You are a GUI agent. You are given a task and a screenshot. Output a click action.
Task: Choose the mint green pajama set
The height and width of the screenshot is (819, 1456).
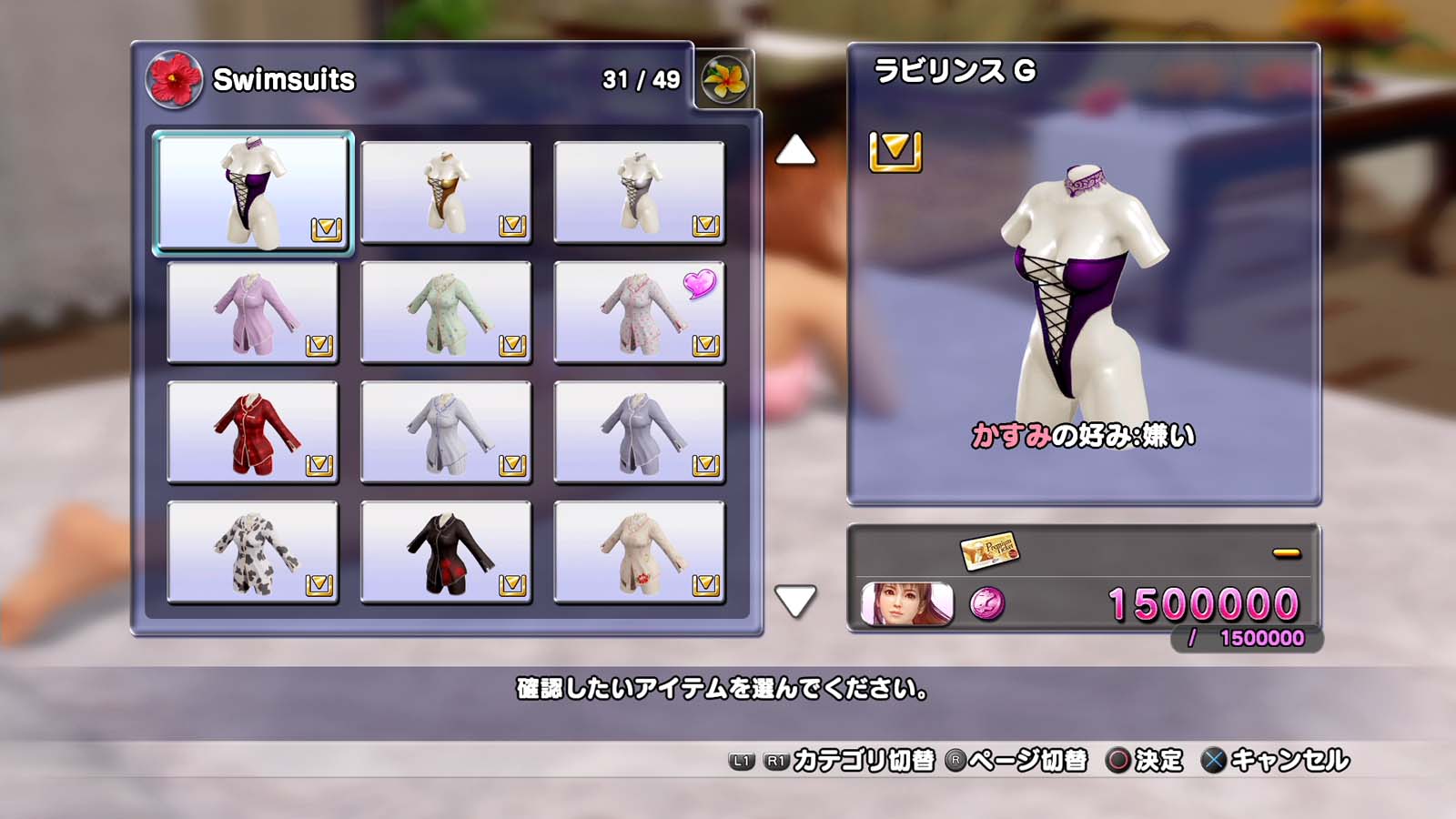(446, 312)
